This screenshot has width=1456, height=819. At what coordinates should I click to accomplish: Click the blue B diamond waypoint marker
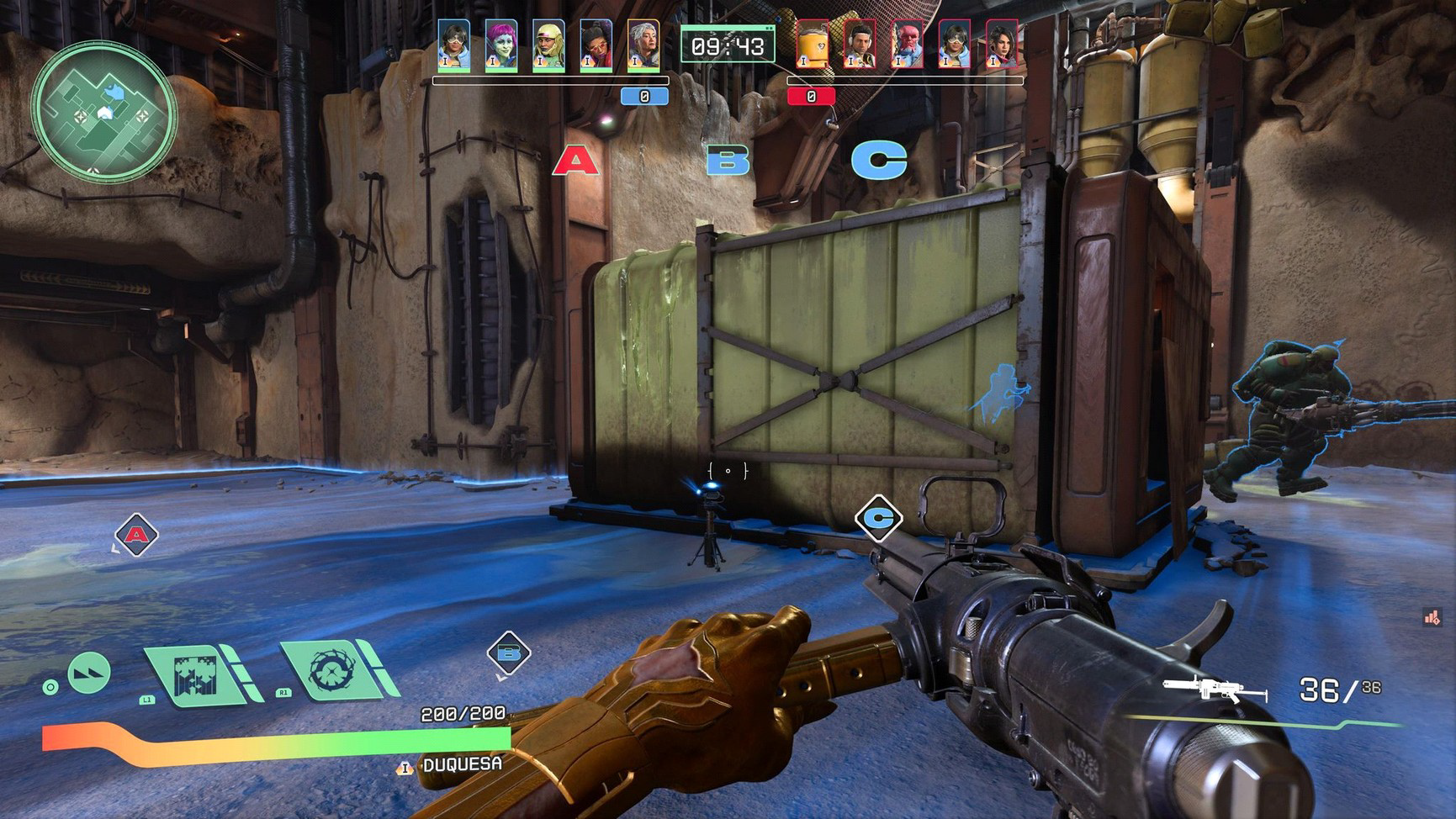coord(509,653)
